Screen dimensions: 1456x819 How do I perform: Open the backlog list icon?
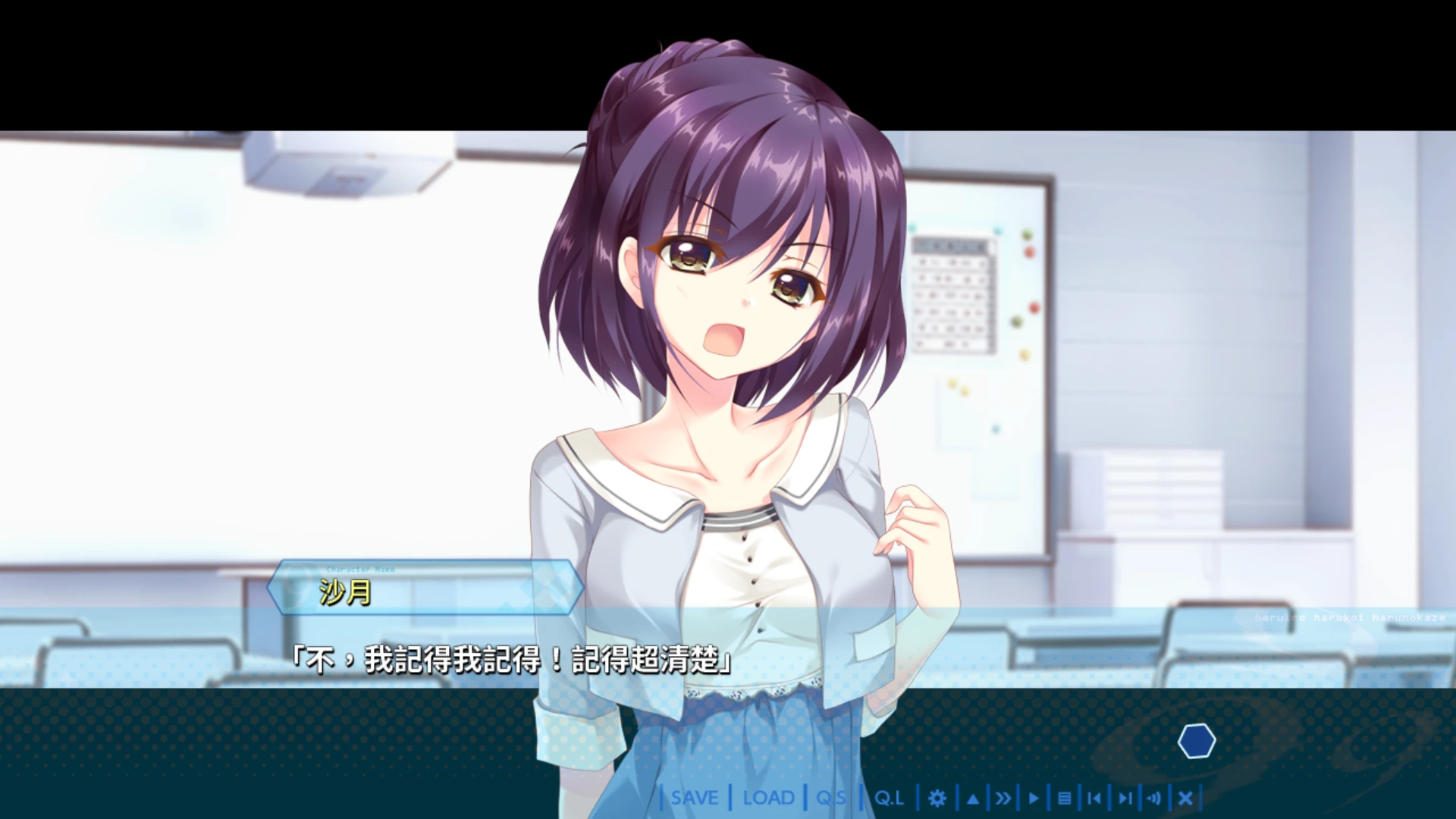tap(1064, 798)
